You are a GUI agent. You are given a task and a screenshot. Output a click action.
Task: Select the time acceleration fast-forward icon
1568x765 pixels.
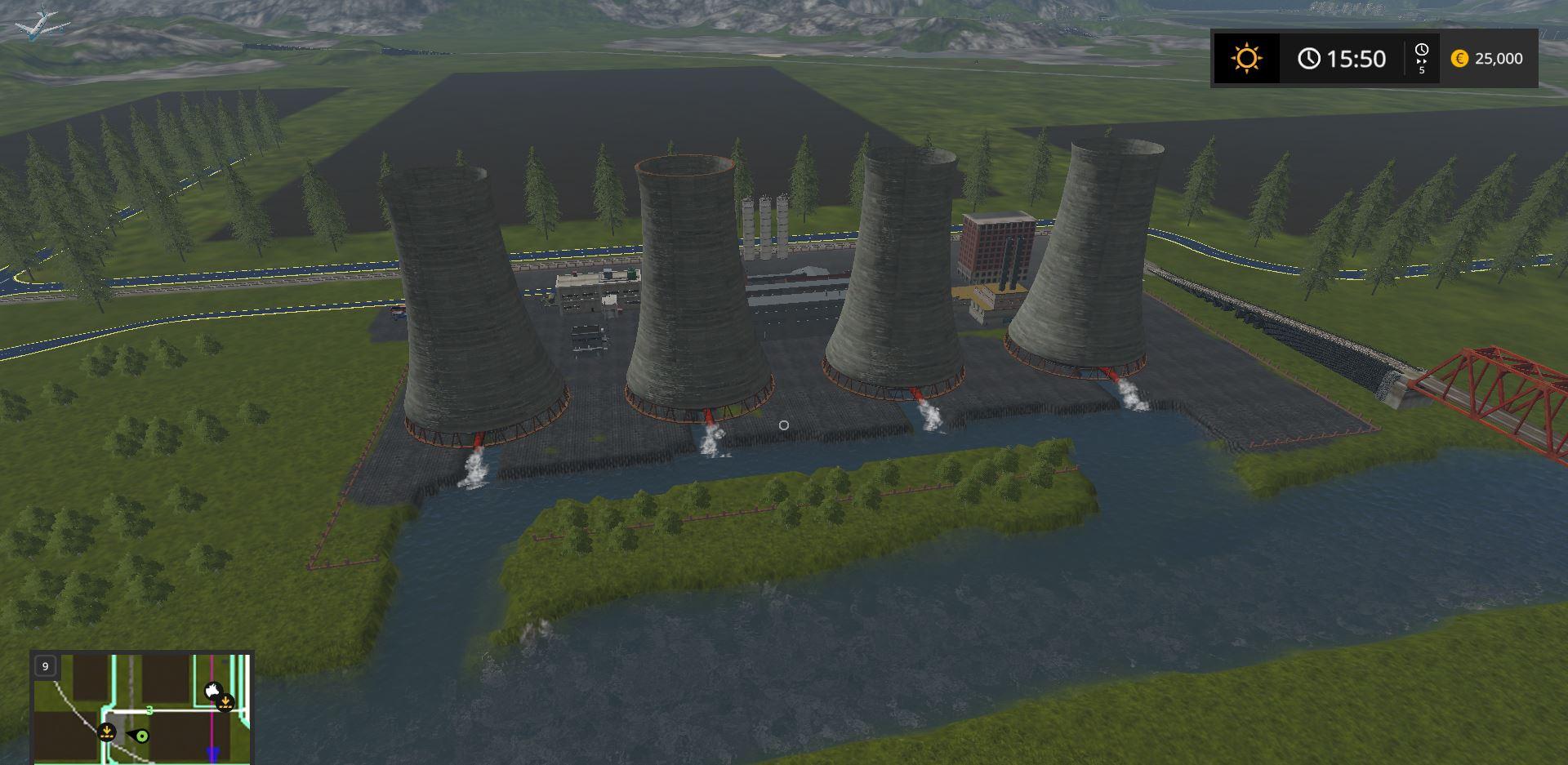(x=1421, y=59)
